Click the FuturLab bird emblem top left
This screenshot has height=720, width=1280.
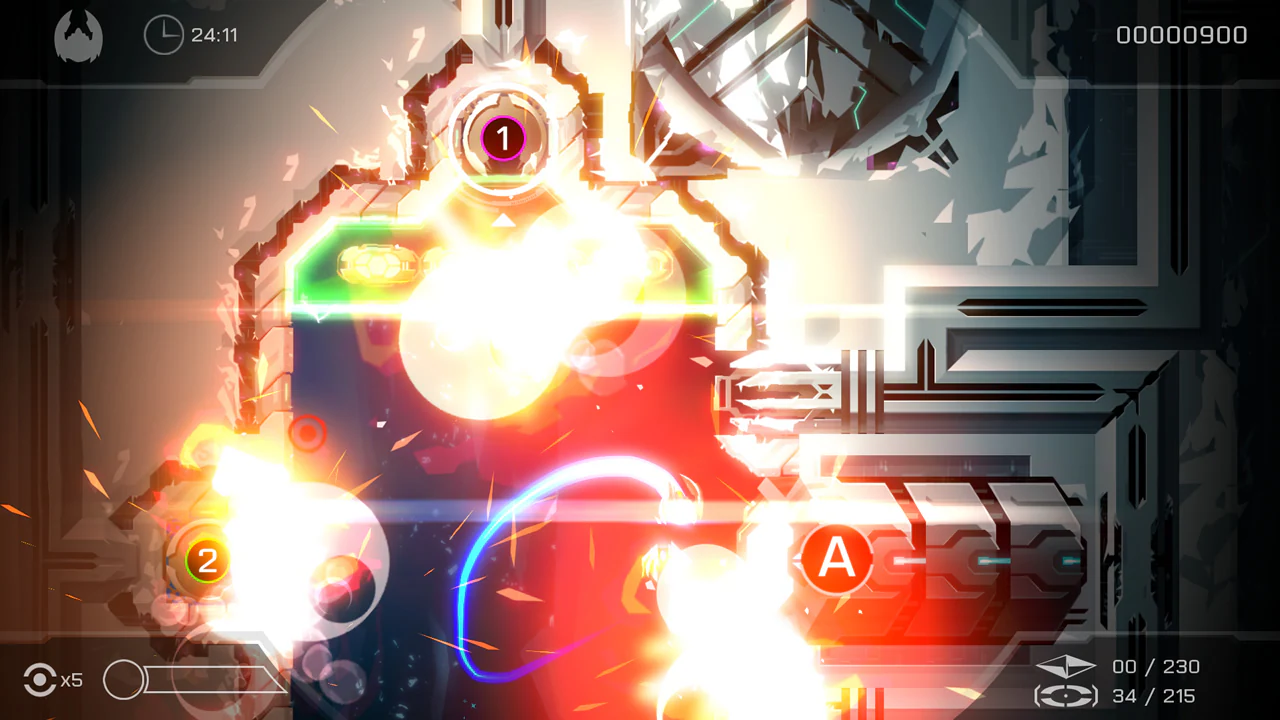click(78, 34)
